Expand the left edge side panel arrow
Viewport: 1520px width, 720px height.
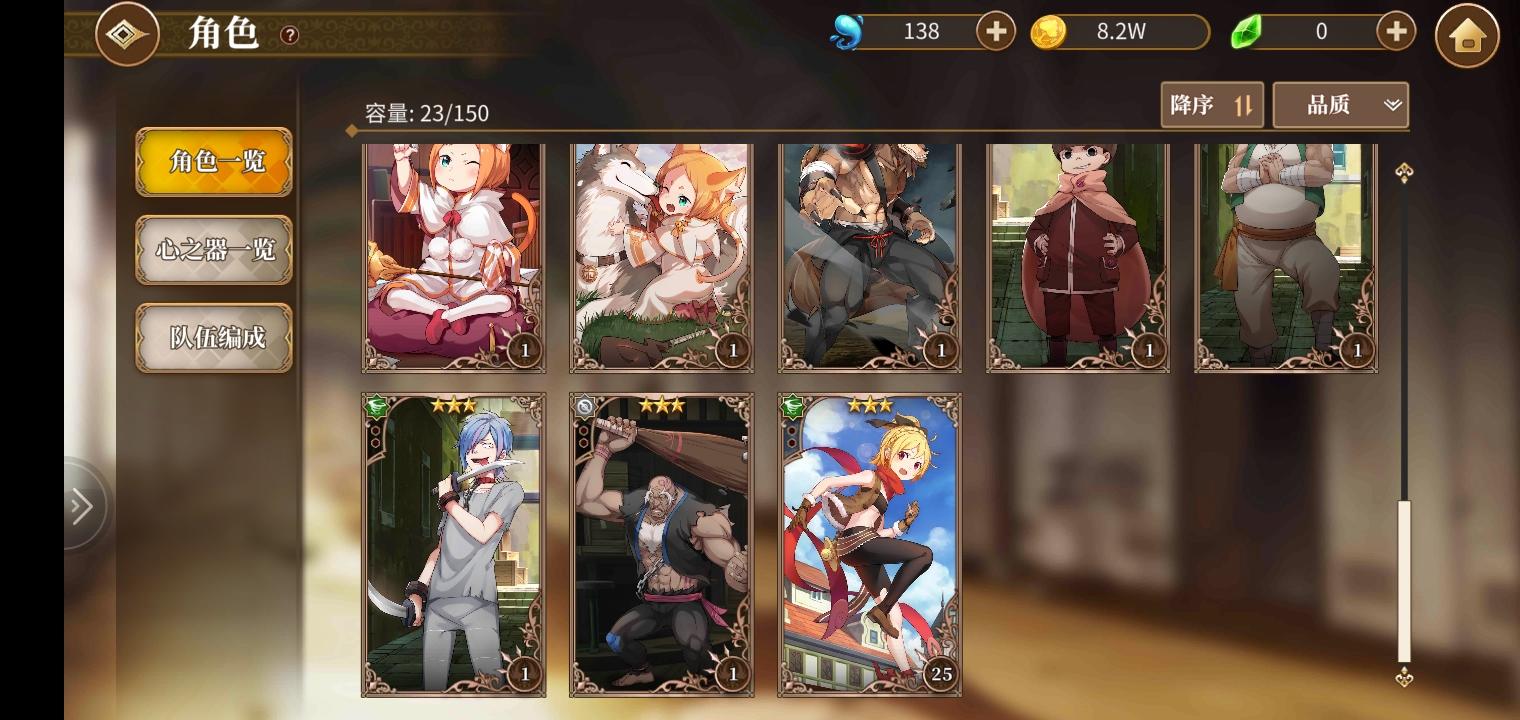(x=82, y=506)
